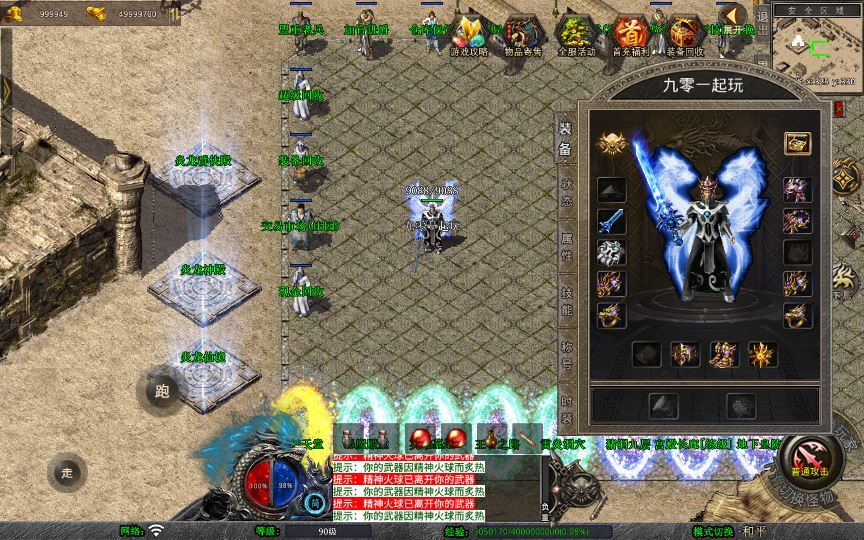Select the equipped blue sword weapon slot
This screenshot has width=864, height=540.
coord(611,222)
